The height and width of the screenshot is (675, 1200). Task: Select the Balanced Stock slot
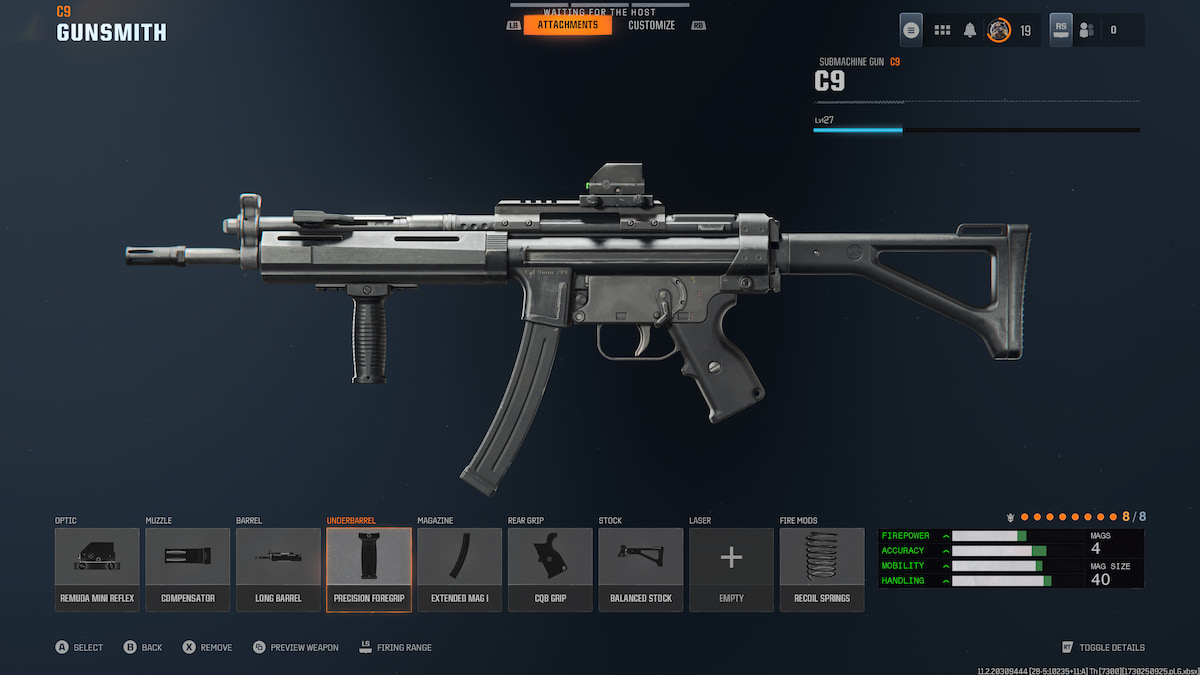641,569
